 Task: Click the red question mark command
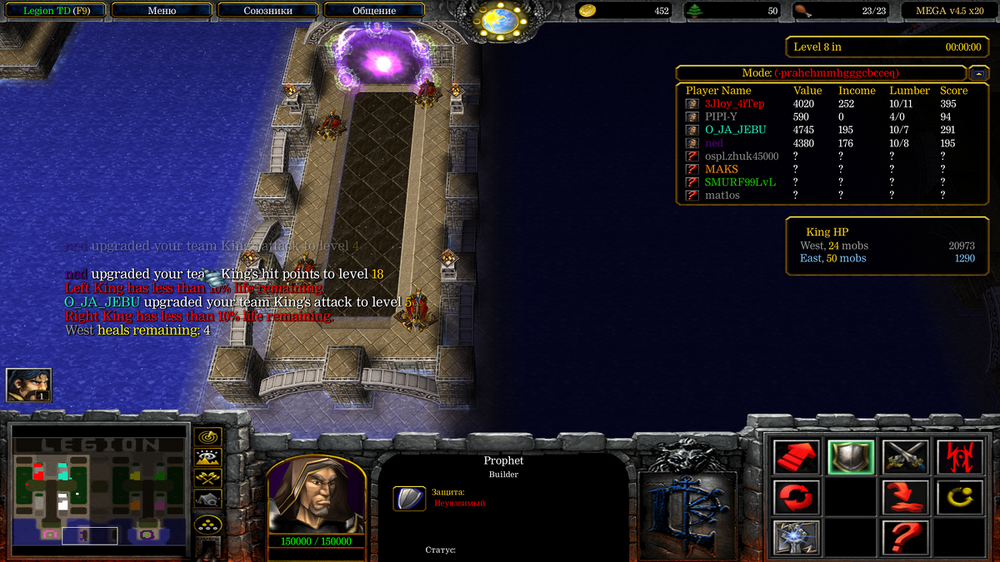click(x=905, y=537)
